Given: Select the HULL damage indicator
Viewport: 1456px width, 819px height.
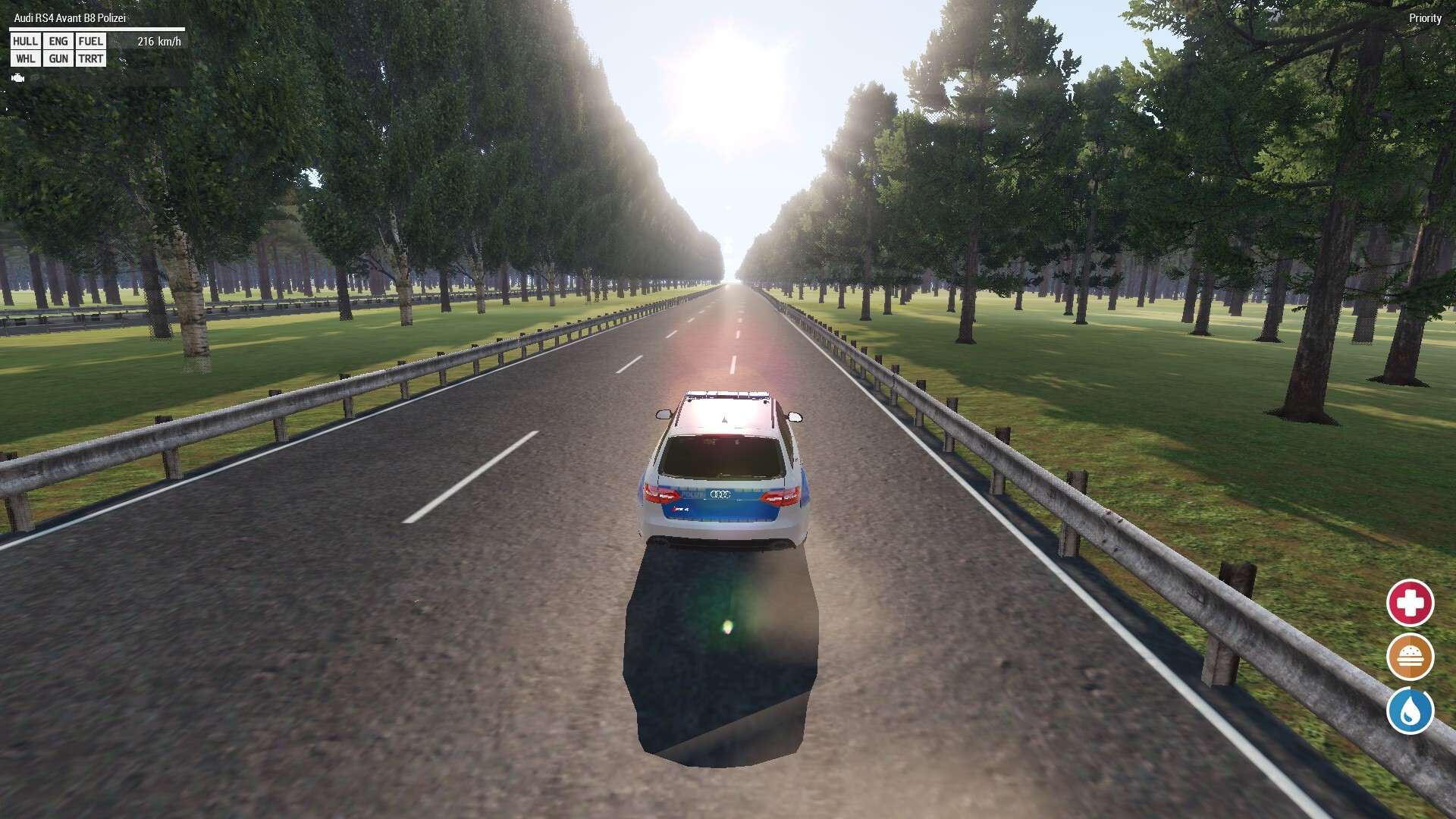Looking at the screenshot, I should tap(25, 41).
